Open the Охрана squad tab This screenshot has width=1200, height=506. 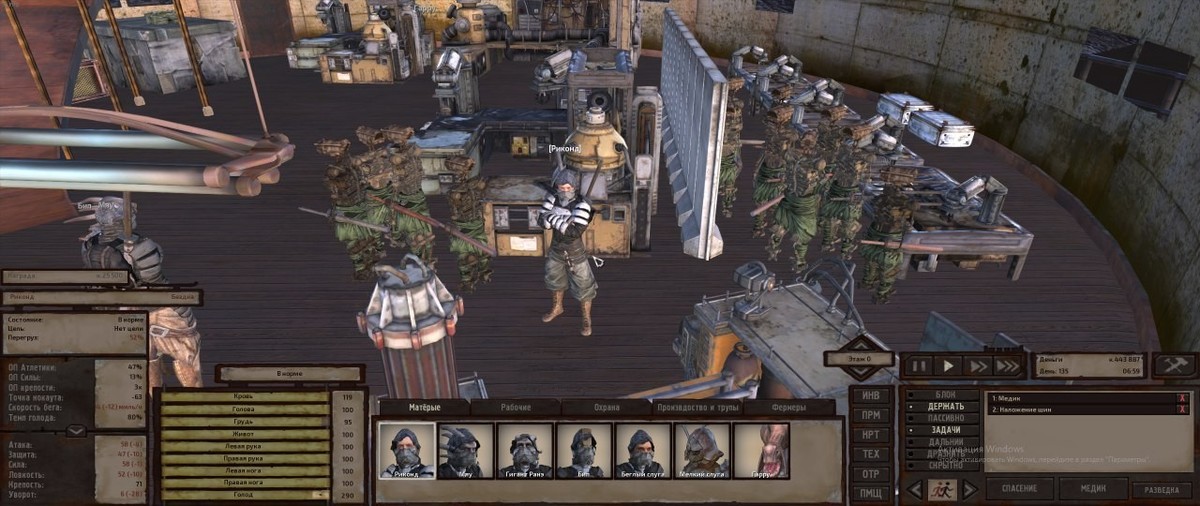click(605, 408)
